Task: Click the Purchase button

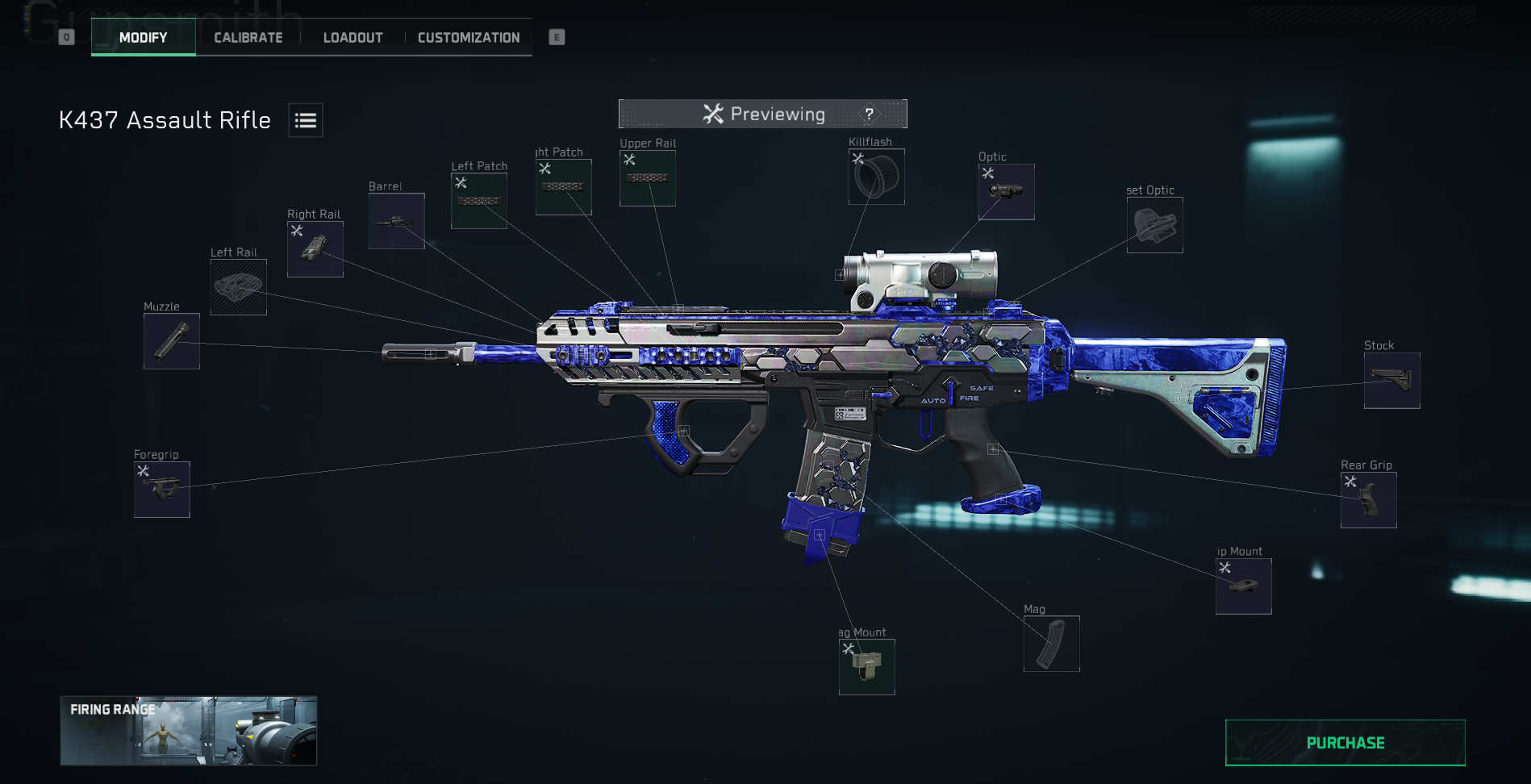Action: pyautogui.click(x=1345, y=742)
